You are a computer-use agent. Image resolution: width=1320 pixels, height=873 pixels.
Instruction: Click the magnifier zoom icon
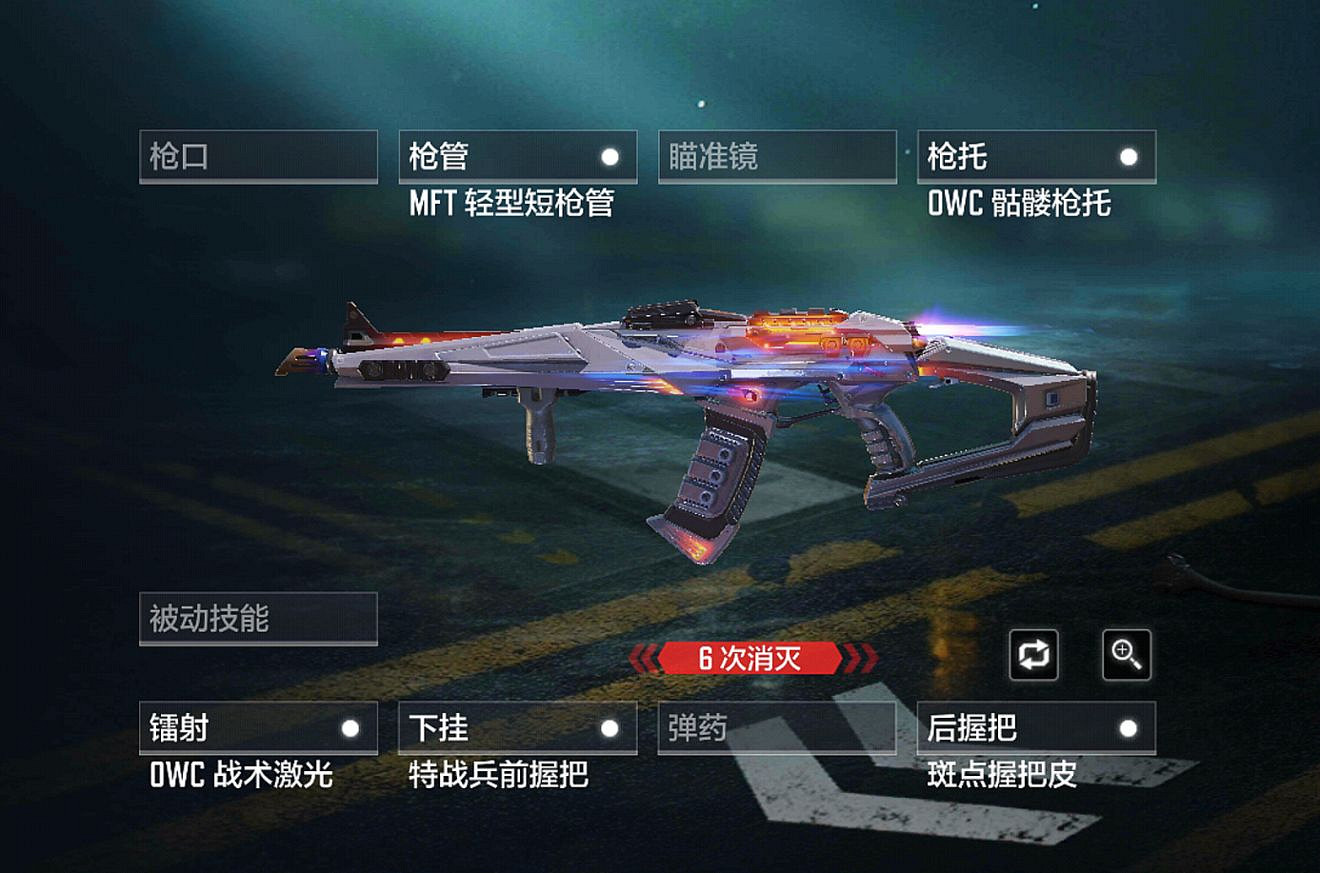(x=1128, y=656)
